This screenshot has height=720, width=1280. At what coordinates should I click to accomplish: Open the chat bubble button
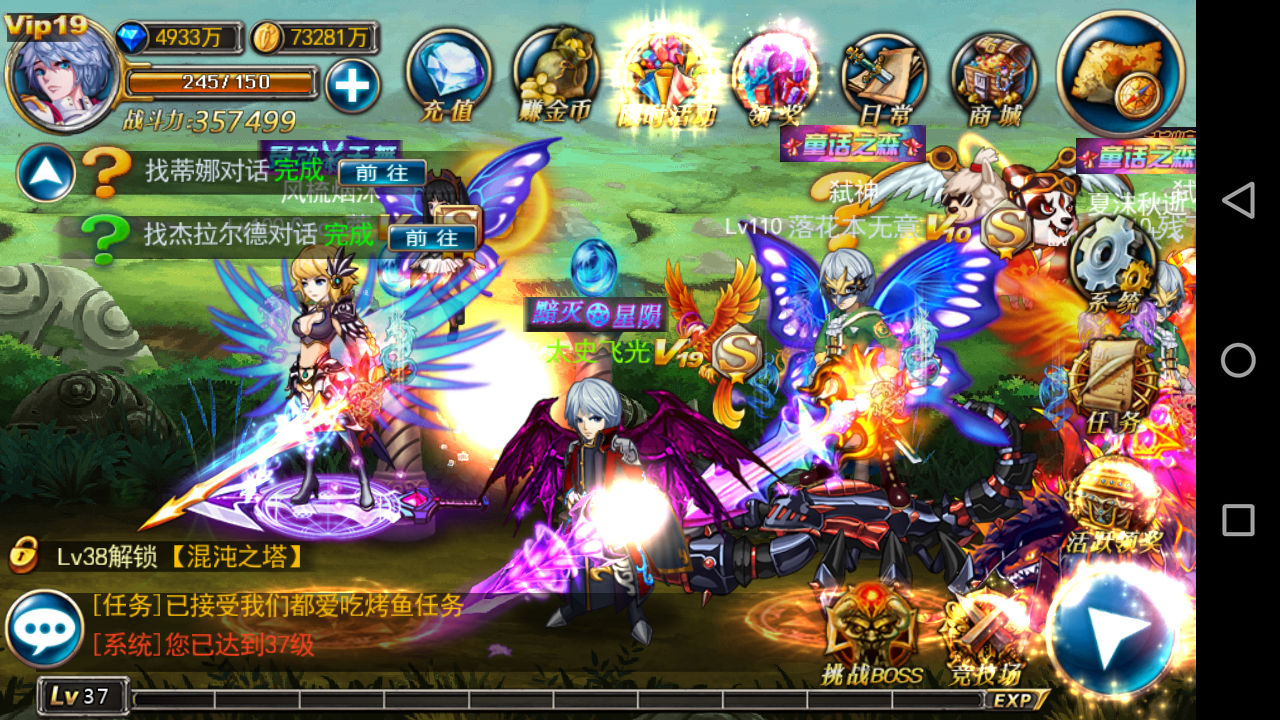point(44,628)
